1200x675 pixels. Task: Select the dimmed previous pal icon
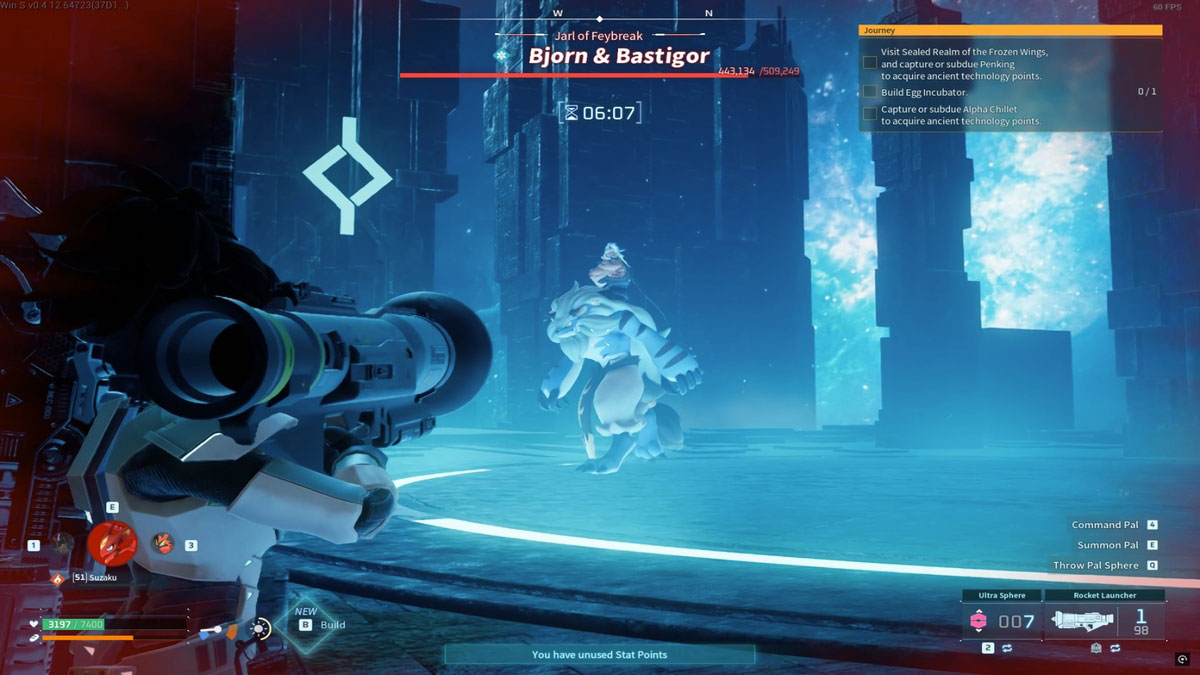point(63,543)
